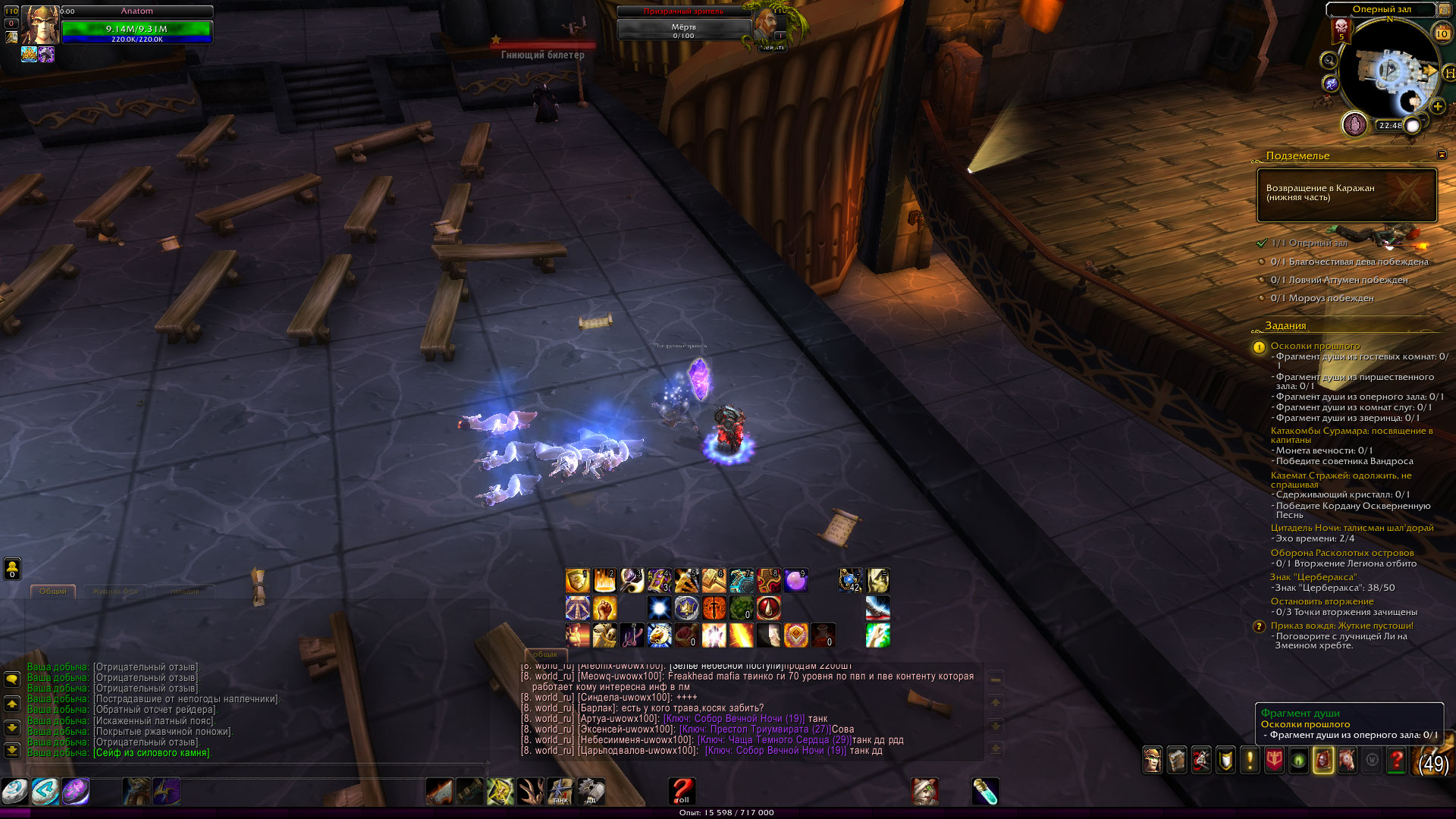Open the red question mark help button
1456x819 pixels.
click(x=1396, y=760)
